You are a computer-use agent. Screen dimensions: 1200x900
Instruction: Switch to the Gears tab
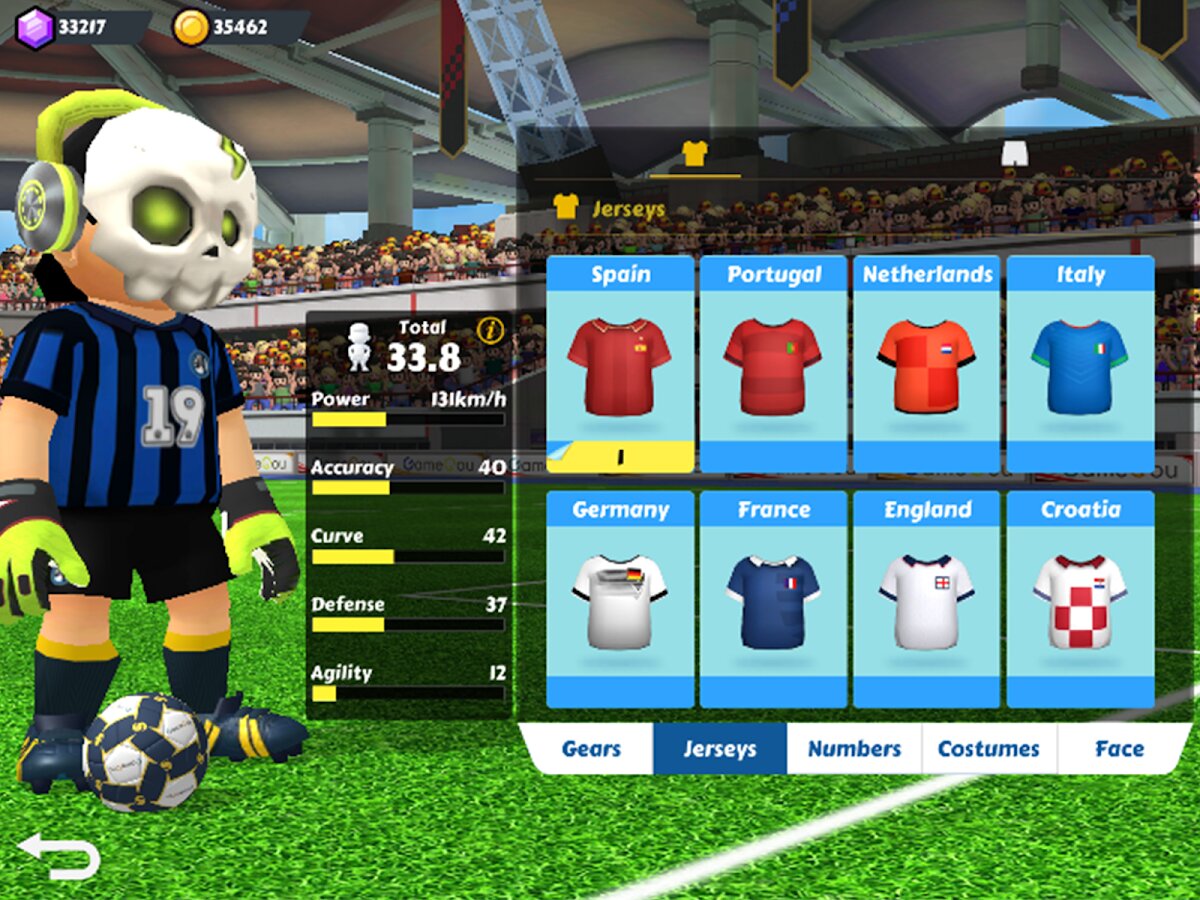[591, 749]
